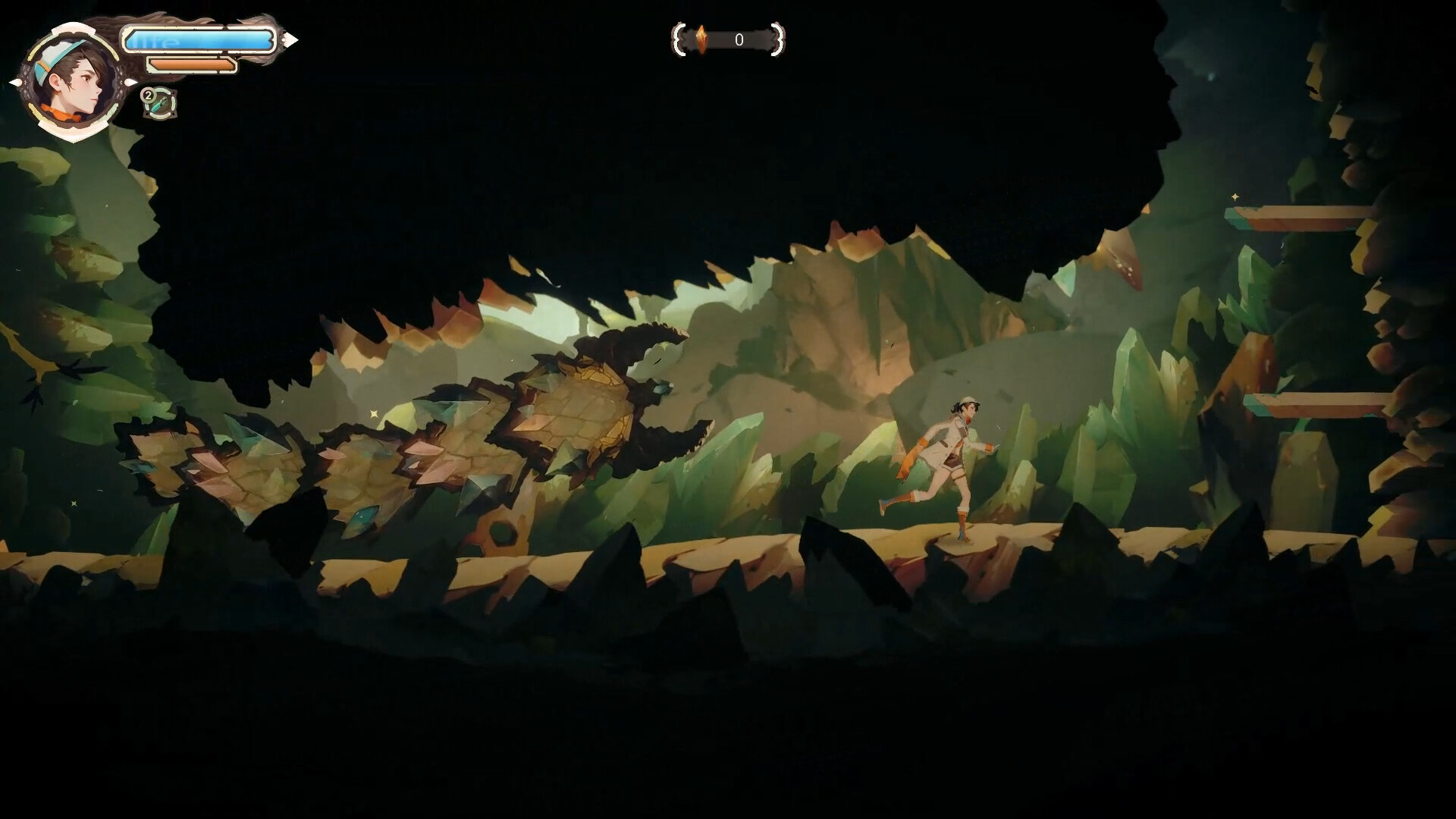Screen dimensions: 1456x819
Task: Click the crystal counter showing 0 at top center
Action: 739,39
